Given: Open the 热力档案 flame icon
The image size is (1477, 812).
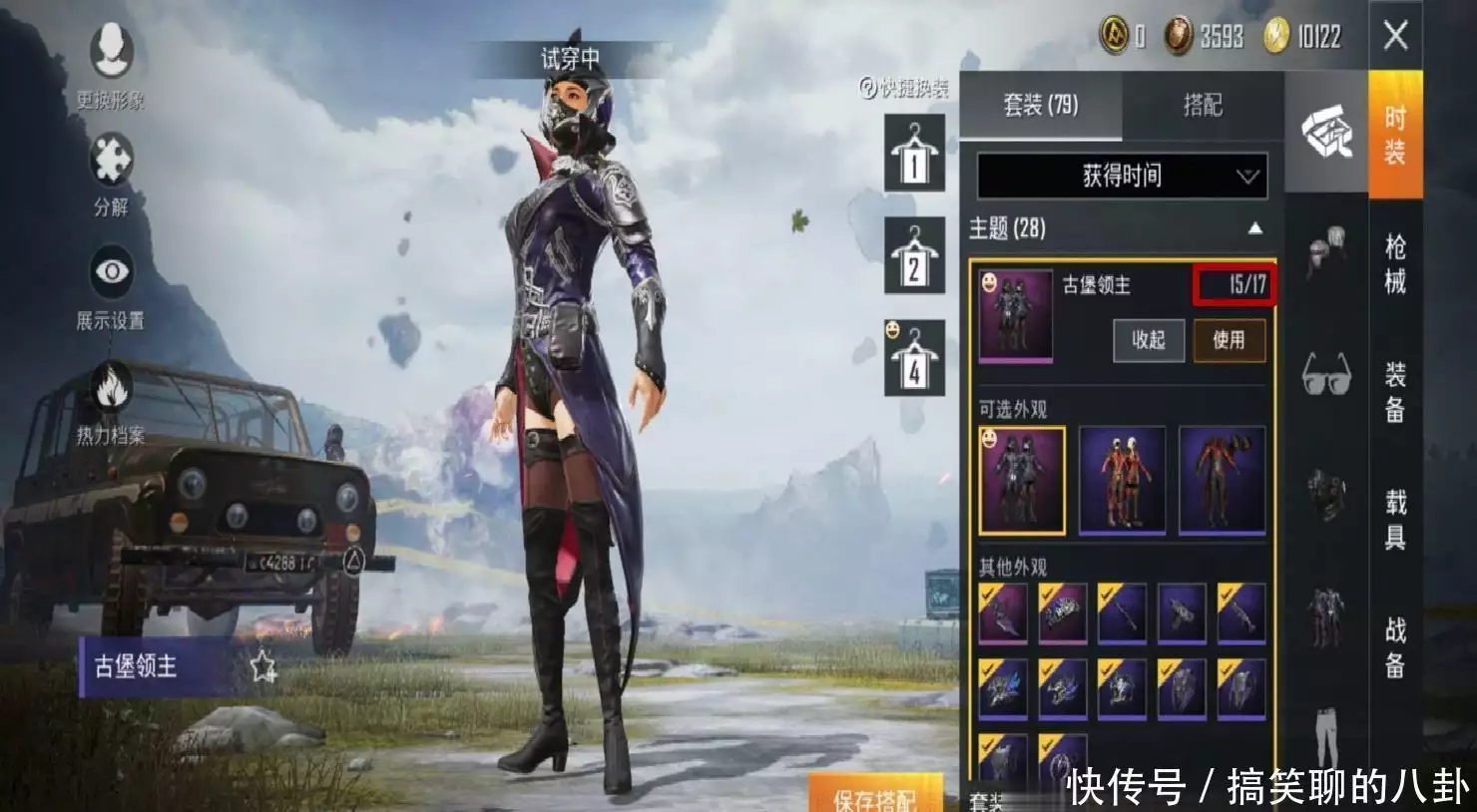Looking at the screenshot, I should (x=111, y=399).
